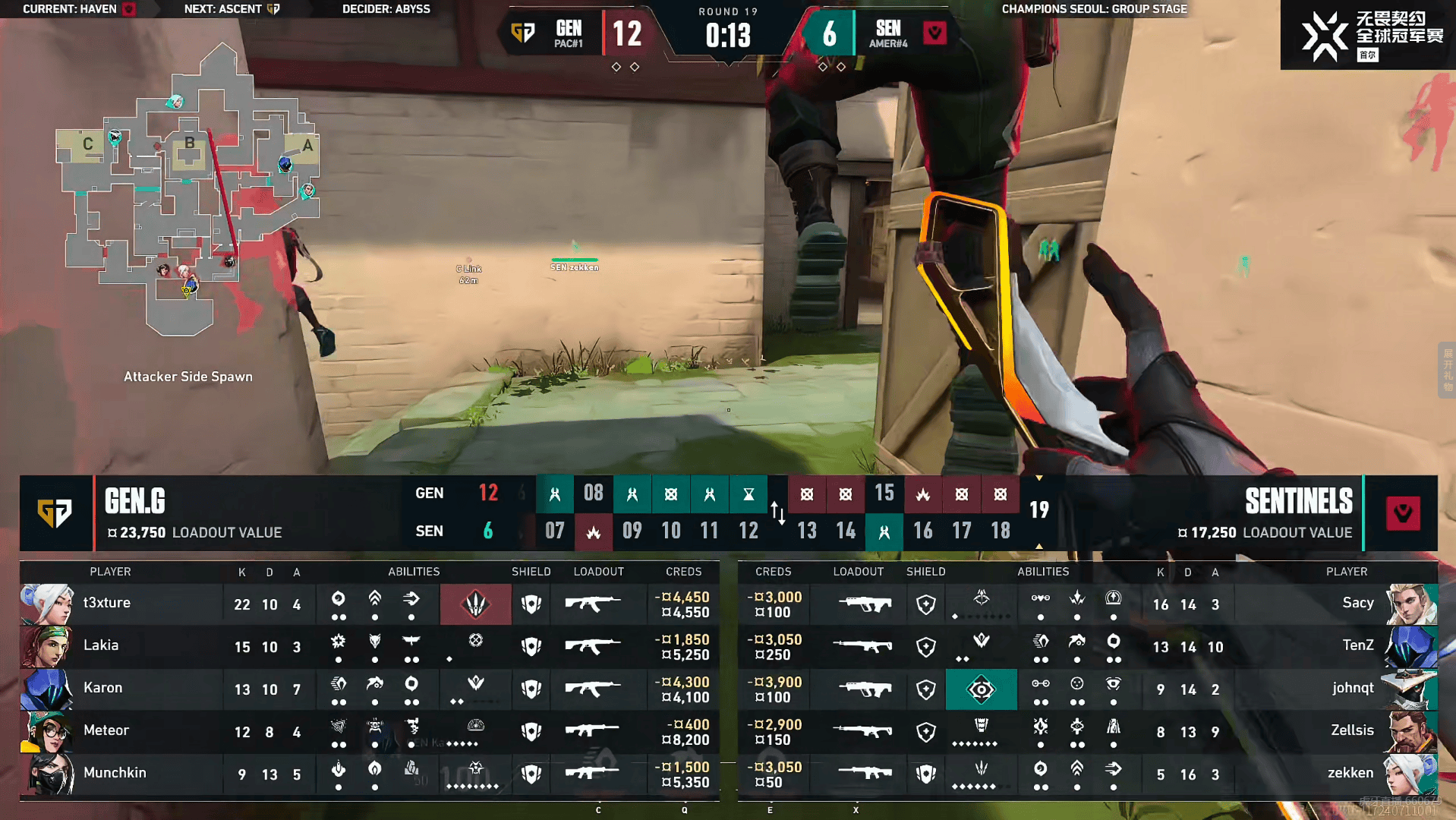Click Meteor's rifle loadout icon
The height and width of the screenshot is (820, 1456).
pyautogui.click(x=593, y=731)
